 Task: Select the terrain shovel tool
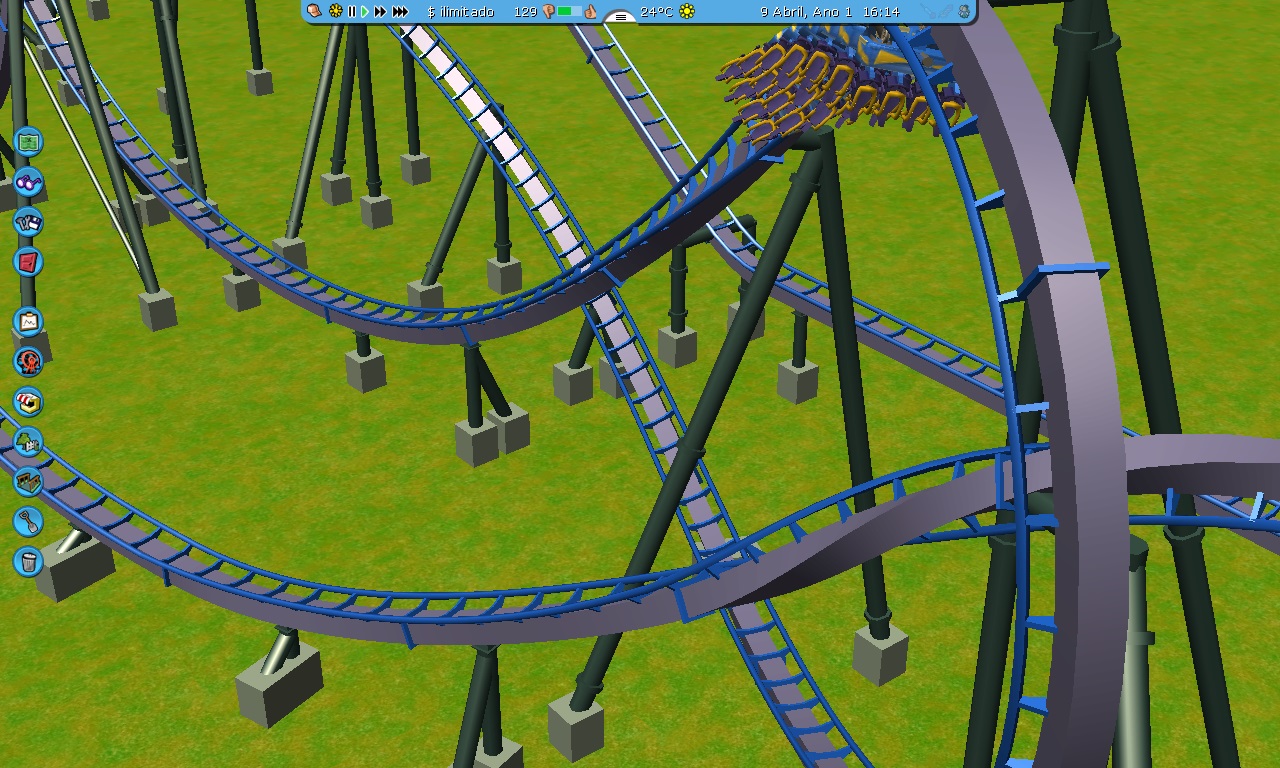pyautogui.click(x=29, y=523)
